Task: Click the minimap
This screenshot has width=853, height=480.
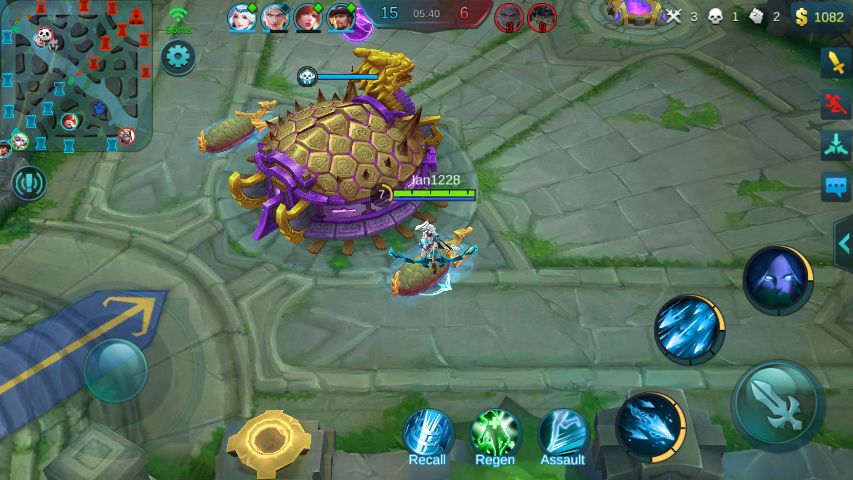Action: 75,75
